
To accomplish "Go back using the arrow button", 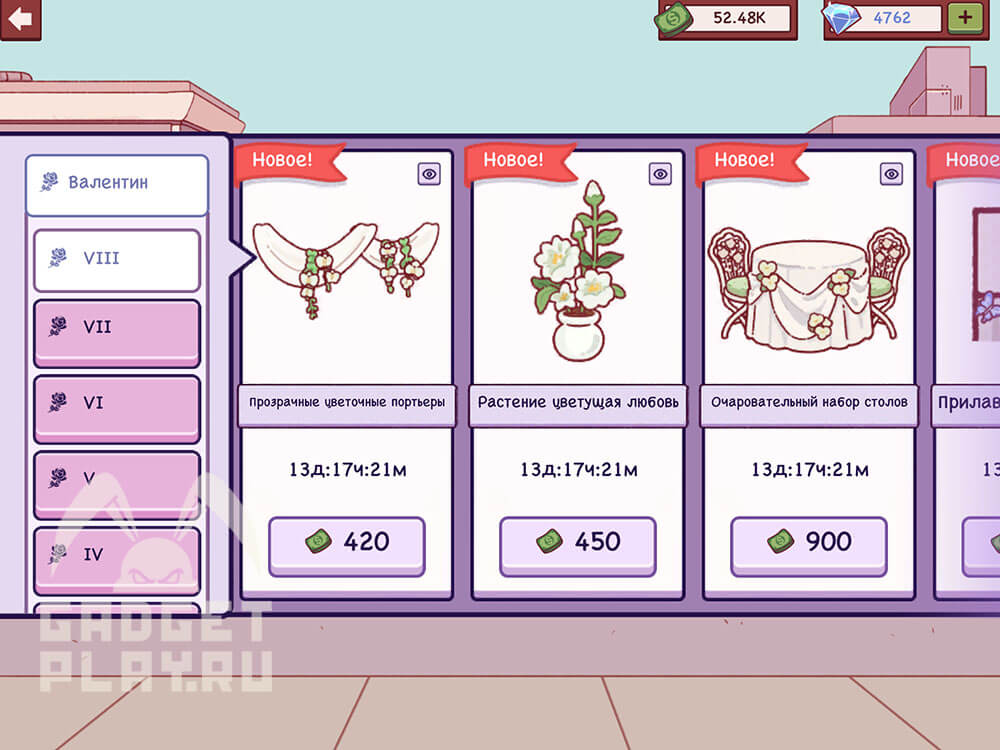I will coord(20,18).
